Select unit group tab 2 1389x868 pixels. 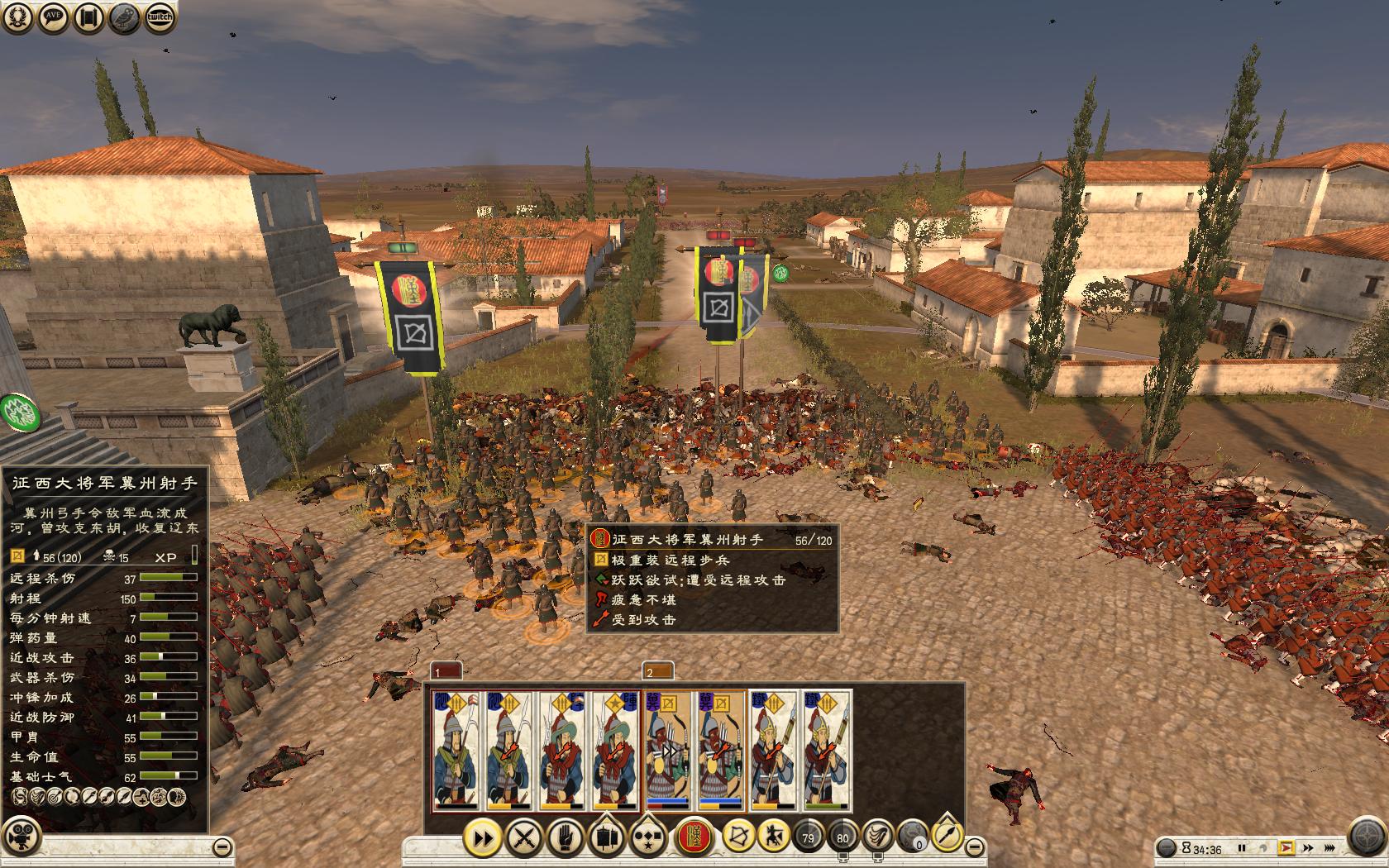[657, 671]
